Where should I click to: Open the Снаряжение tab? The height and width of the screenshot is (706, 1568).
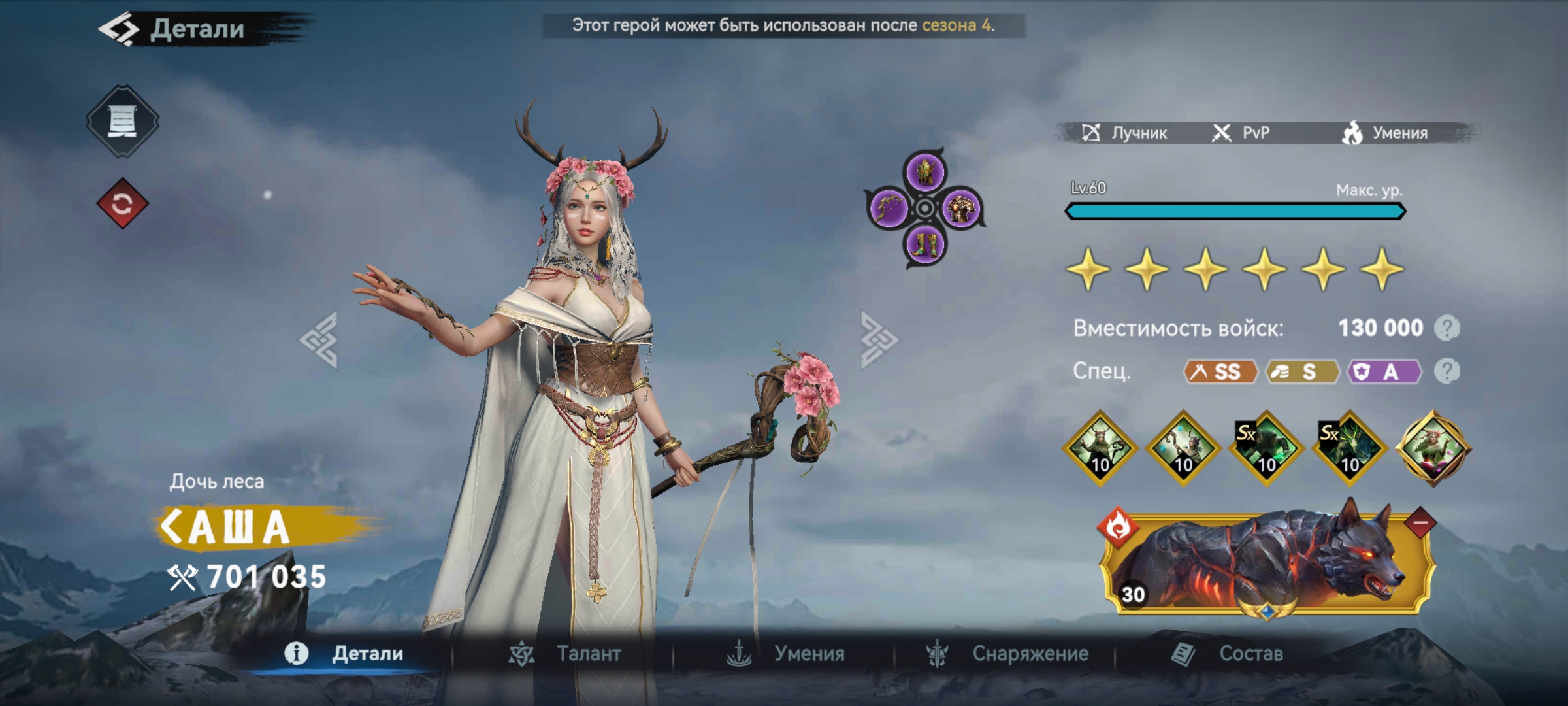tap(1008, 654)
